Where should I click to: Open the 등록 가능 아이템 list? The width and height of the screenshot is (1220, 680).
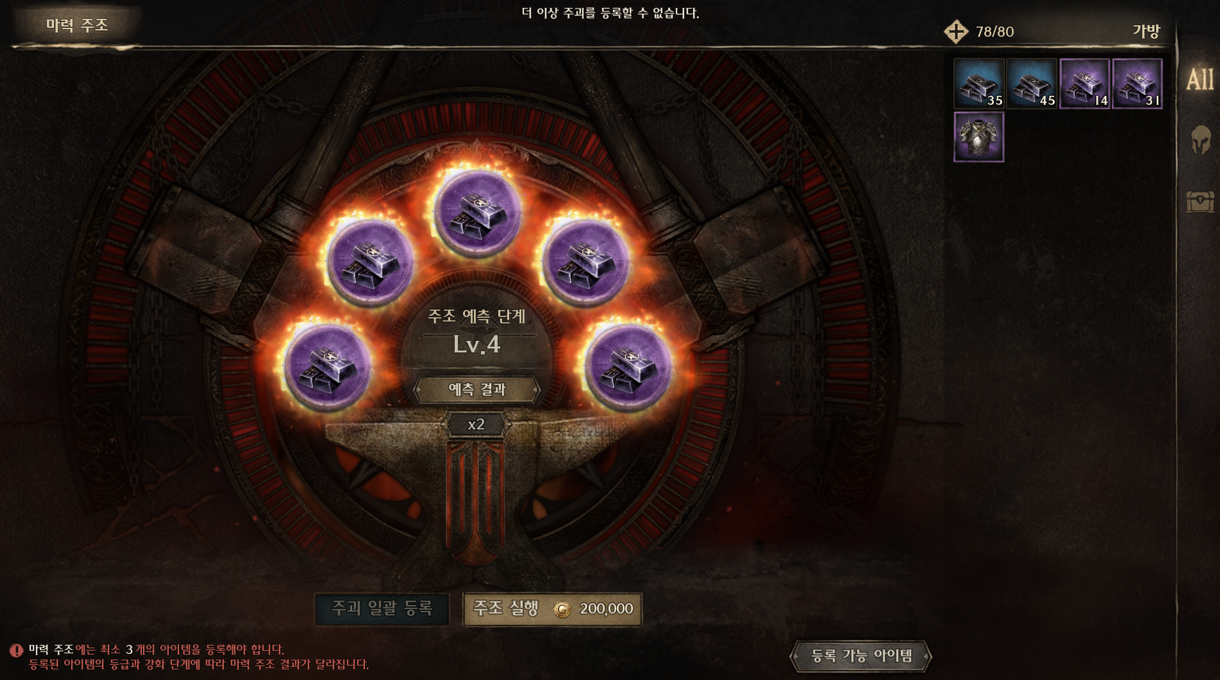(x=861, y=656)
